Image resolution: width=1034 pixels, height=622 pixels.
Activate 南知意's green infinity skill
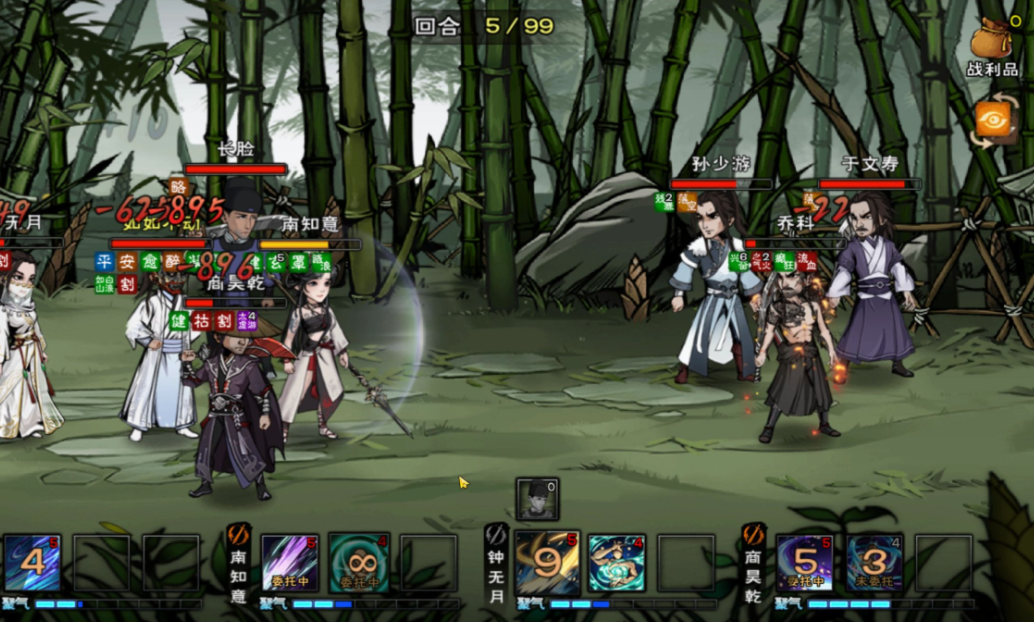point(359,563)
